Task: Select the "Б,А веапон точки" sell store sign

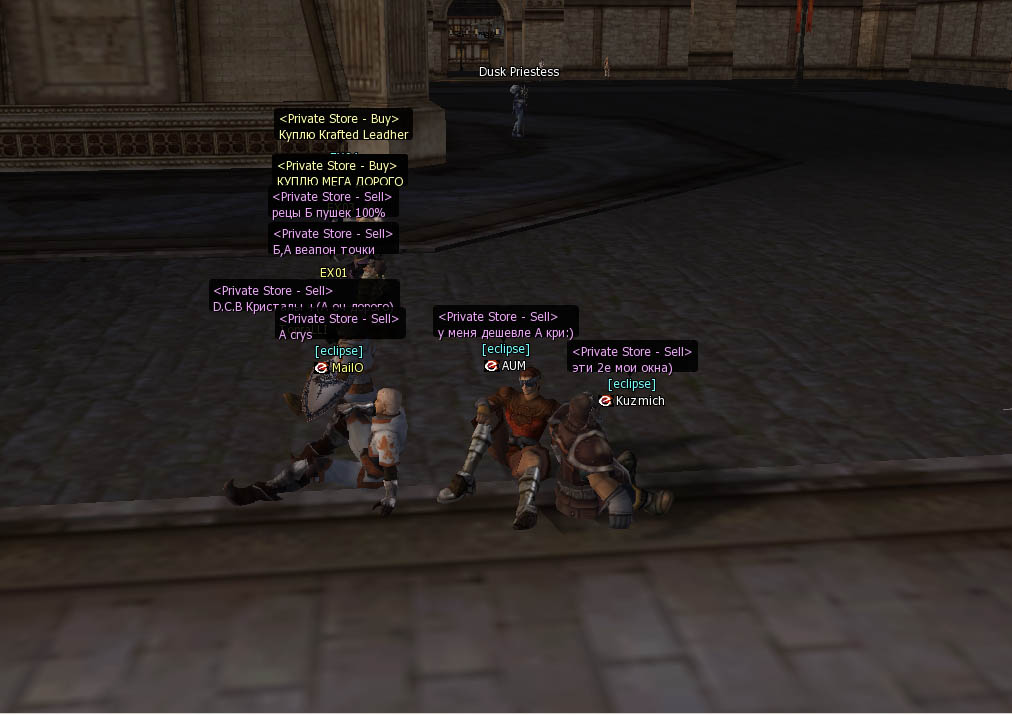Action: pyautogui.click(x=333, y=241)
